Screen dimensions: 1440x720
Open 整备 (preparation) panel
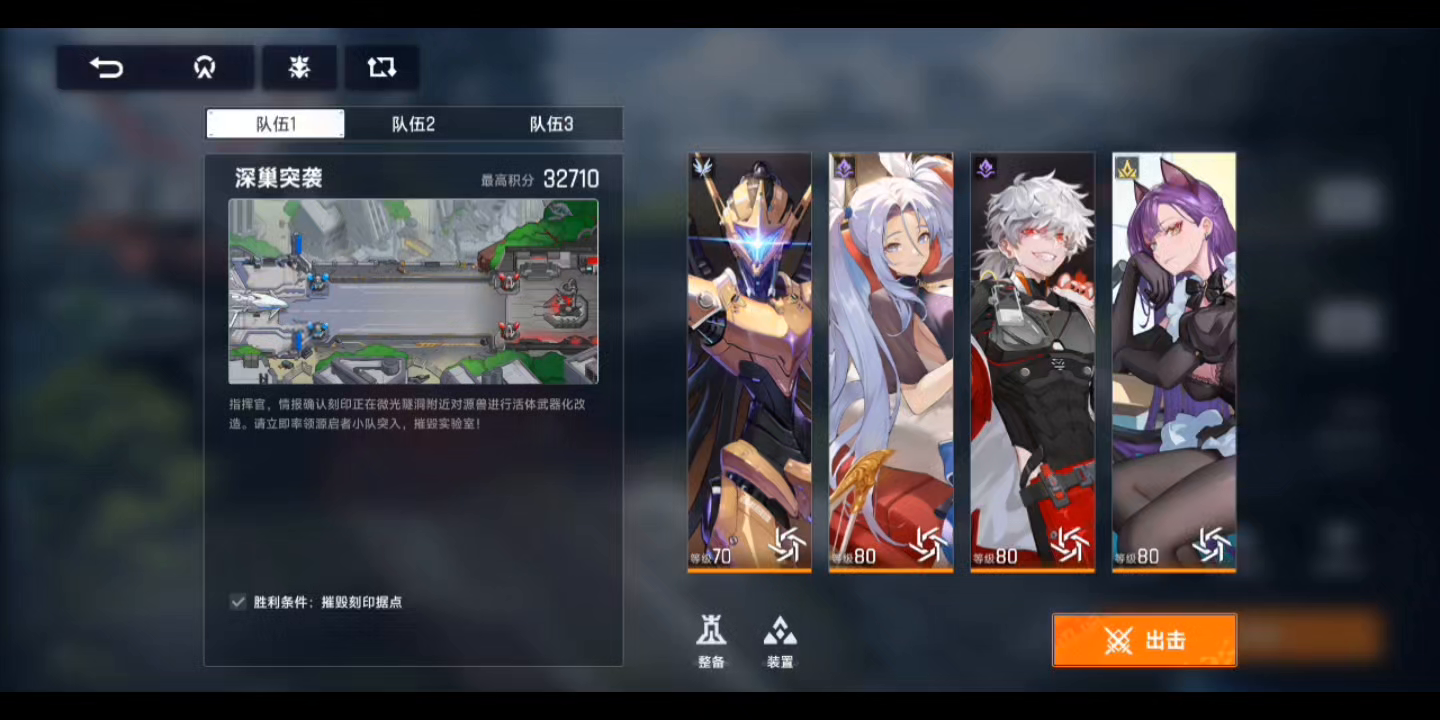tap(712, 640)
